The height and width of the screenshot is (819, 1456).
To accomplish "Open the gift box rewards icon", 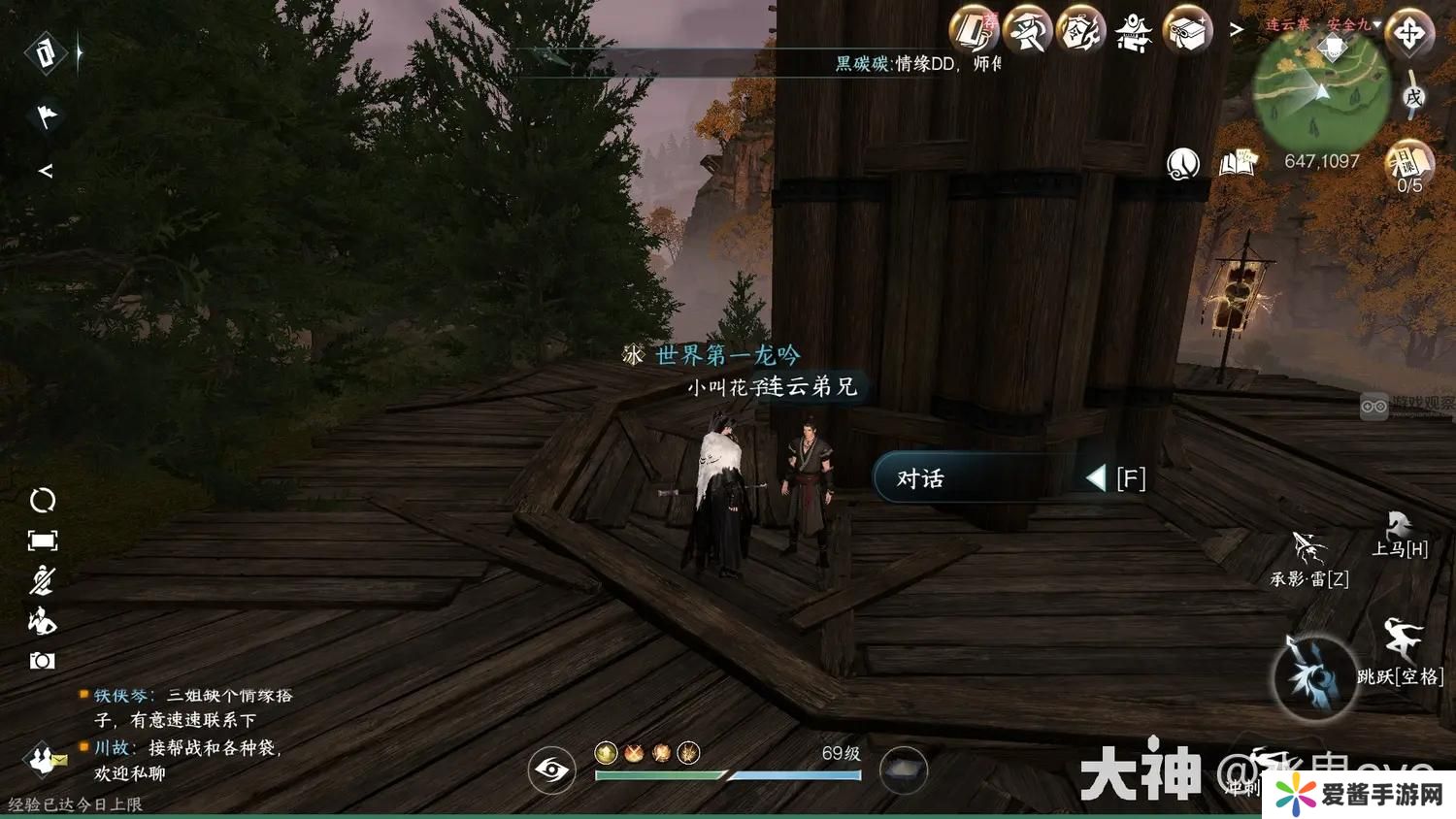I will (x=1187, y=32).
